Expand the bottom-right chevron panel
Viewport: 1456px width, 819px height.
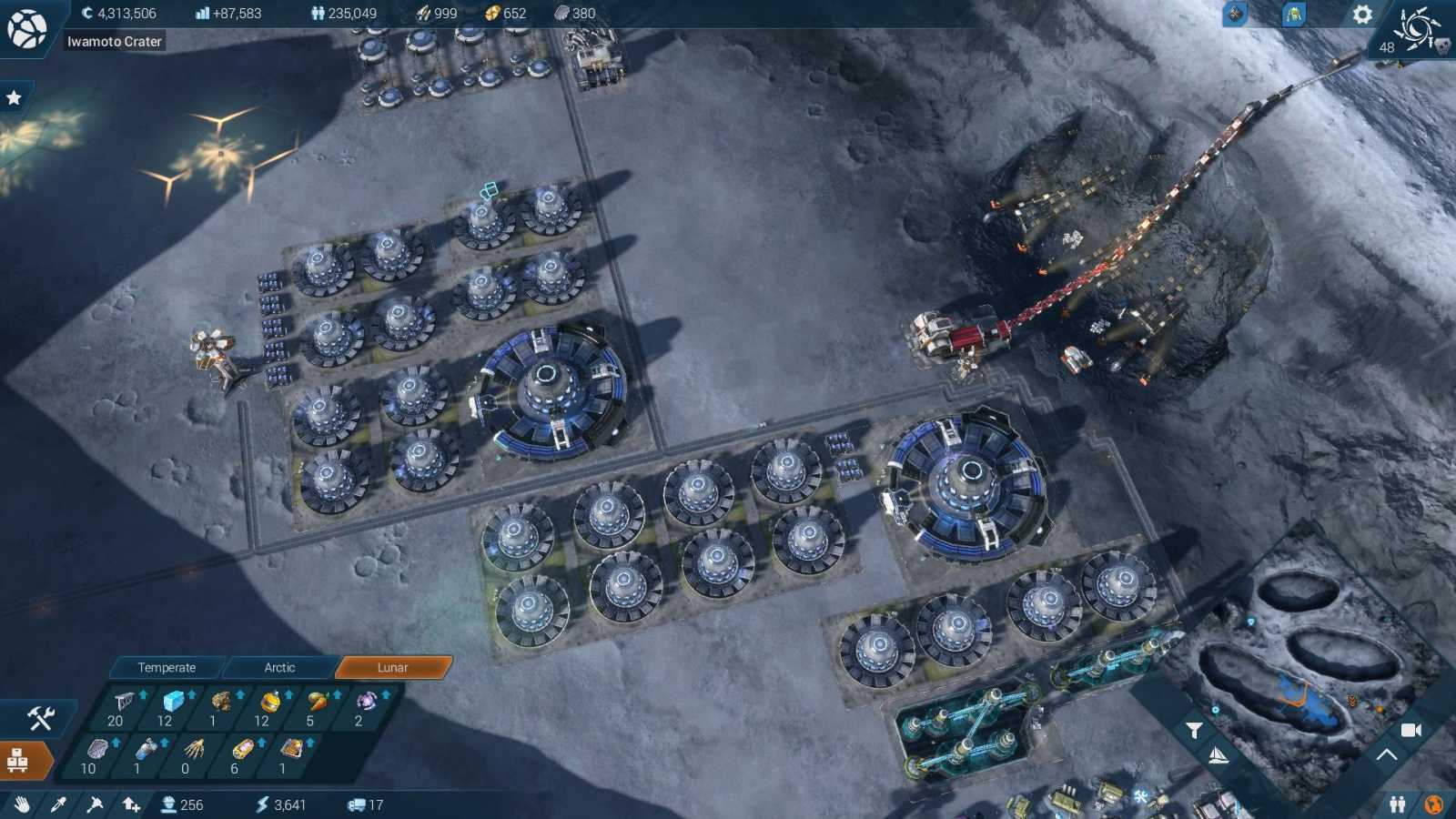(1387, 753)
